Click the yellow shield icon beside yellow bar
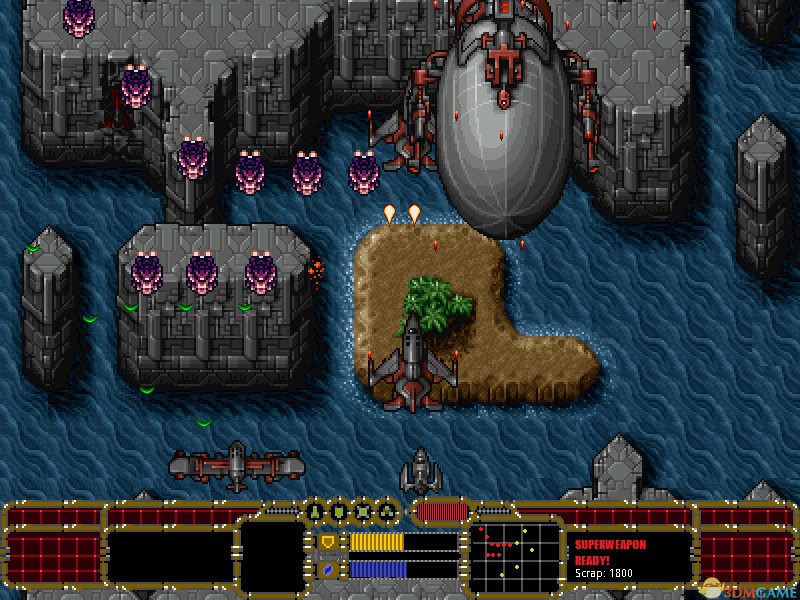 327,542
